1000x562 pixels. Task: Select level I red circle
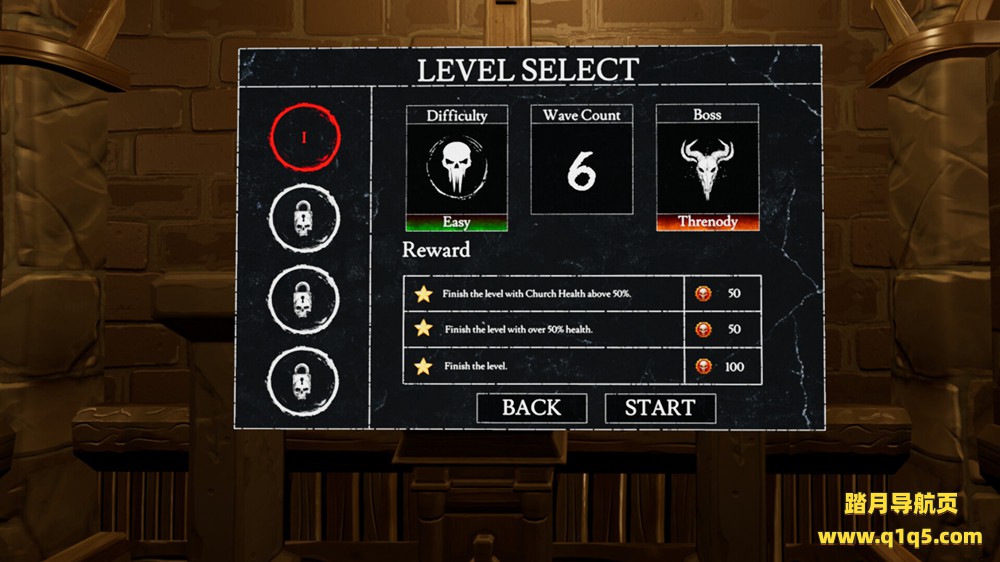(304, 138)
